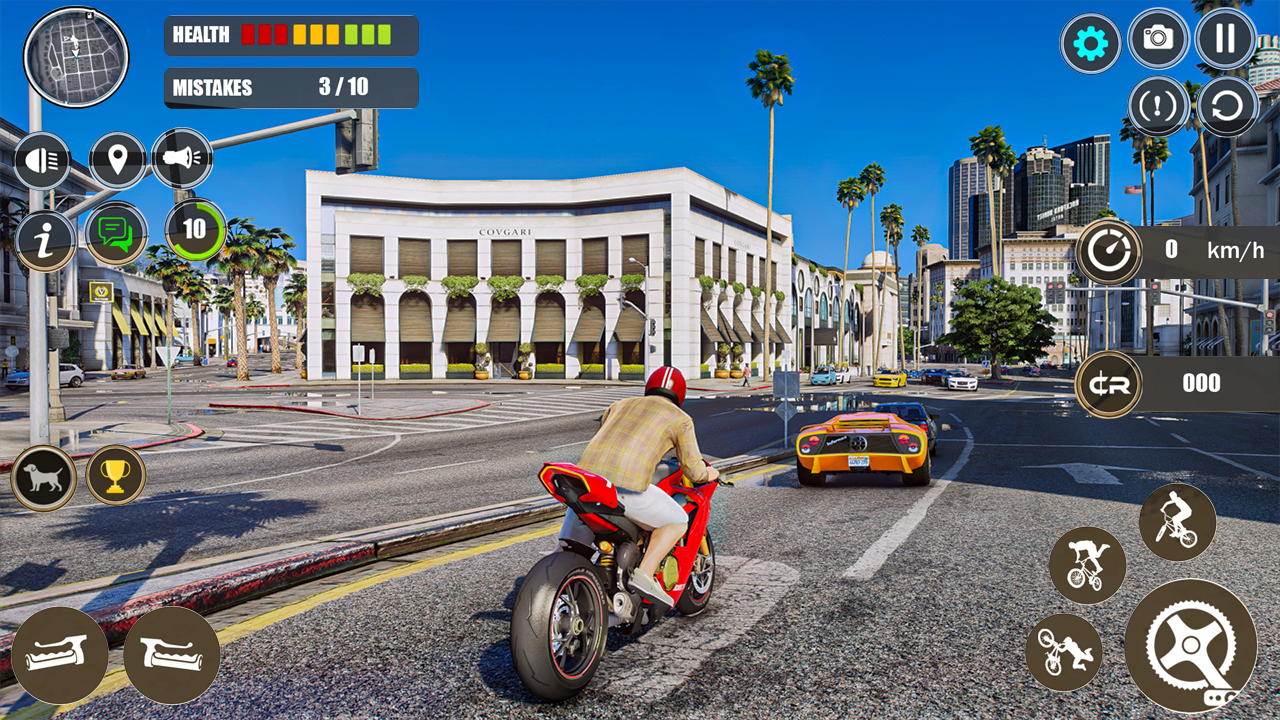1280x720 pixels.
Task: Toggle the bike headlights
Action: coord(41,159)
